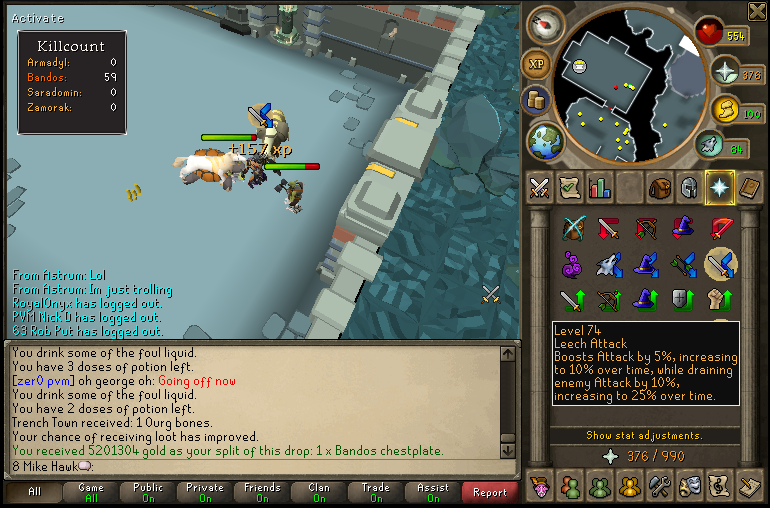Open the world map globe
Viewport: 770px width, 508px height.
point(546,140)
